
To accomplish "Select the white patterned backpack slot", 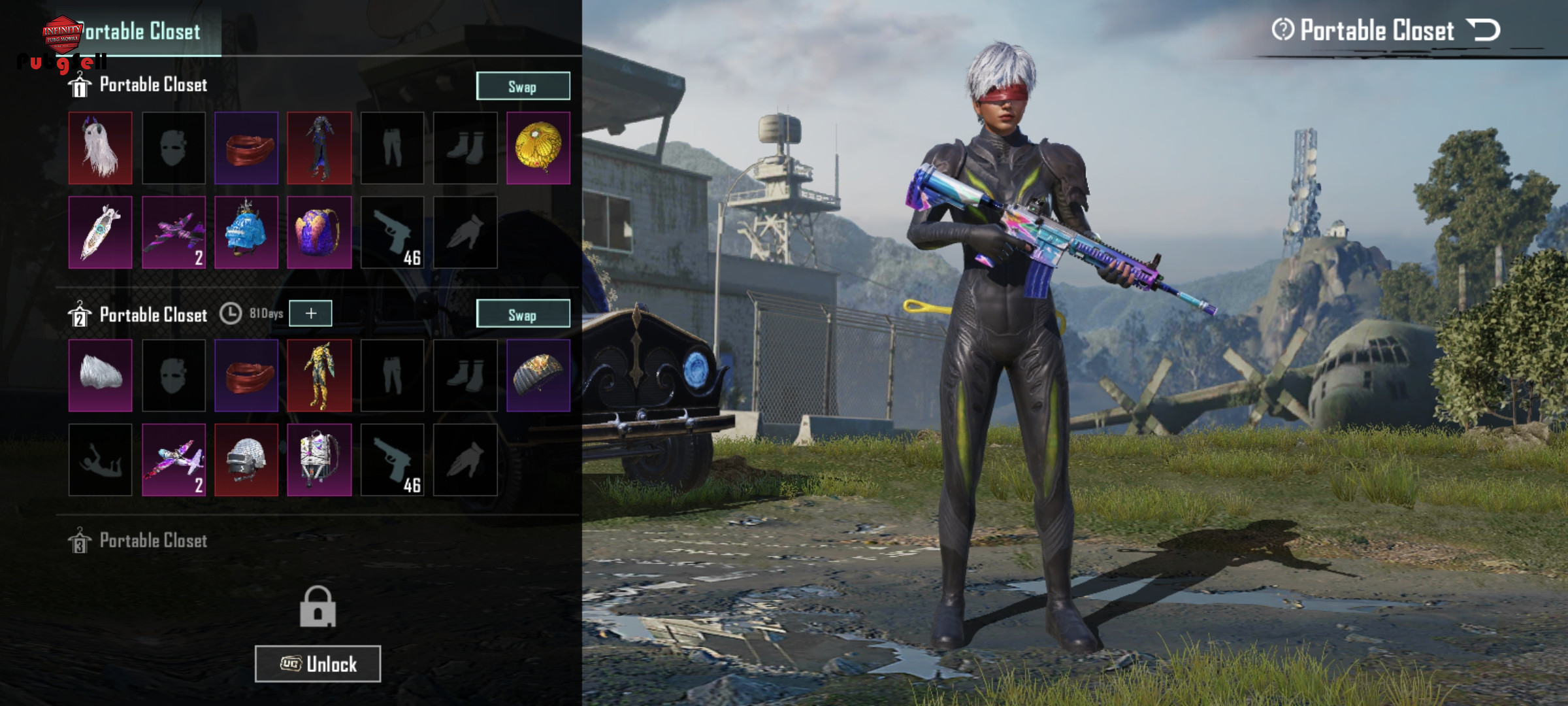I will click(x=319, y=460).
